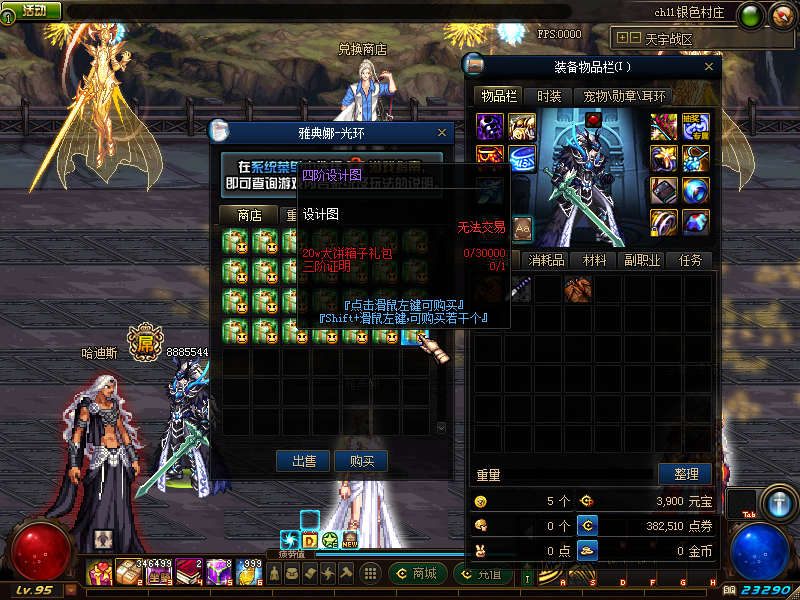Screen dimensions: 800x600
Task: Select the brown leather item in inventory
Action: 578,290
